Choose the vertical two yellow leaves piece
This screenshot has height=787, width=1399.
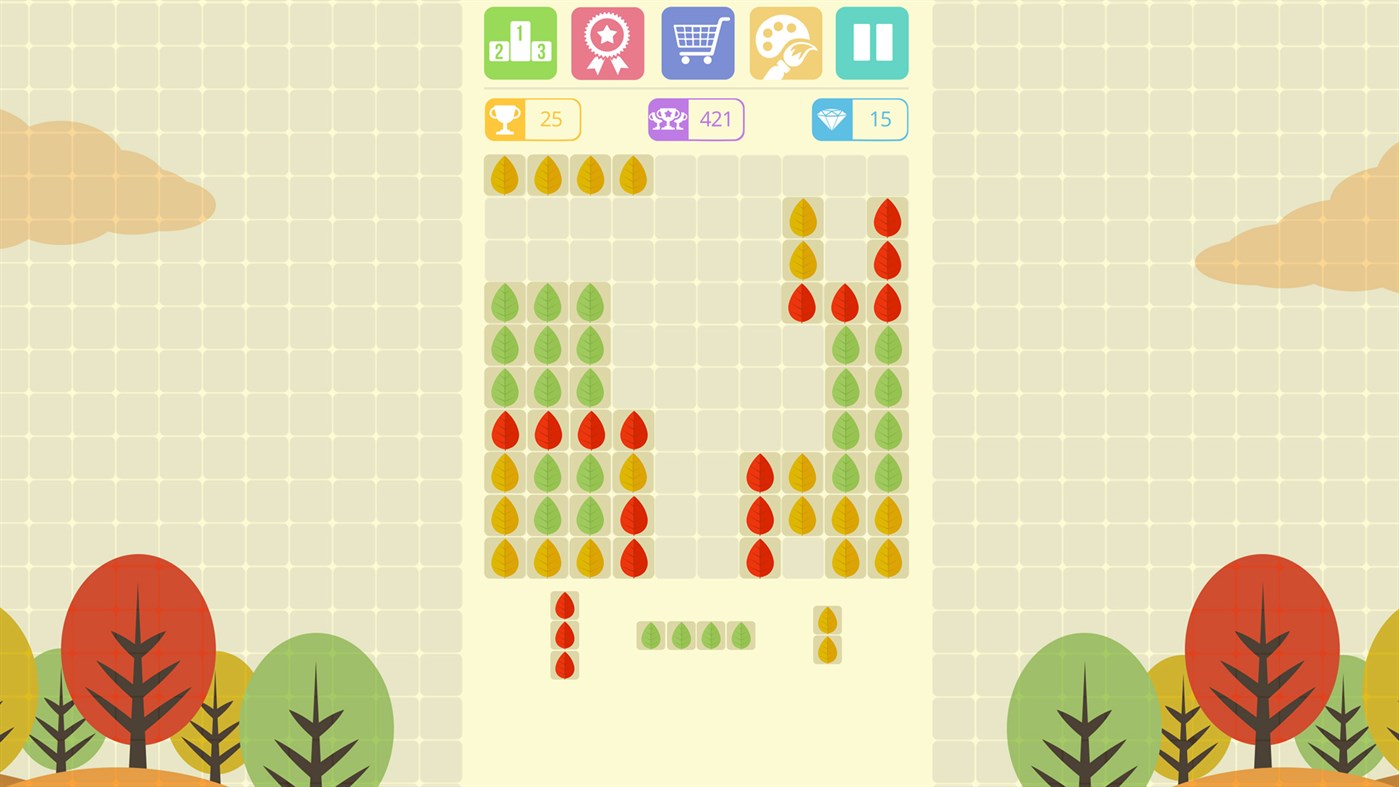[x=827, y=636]
